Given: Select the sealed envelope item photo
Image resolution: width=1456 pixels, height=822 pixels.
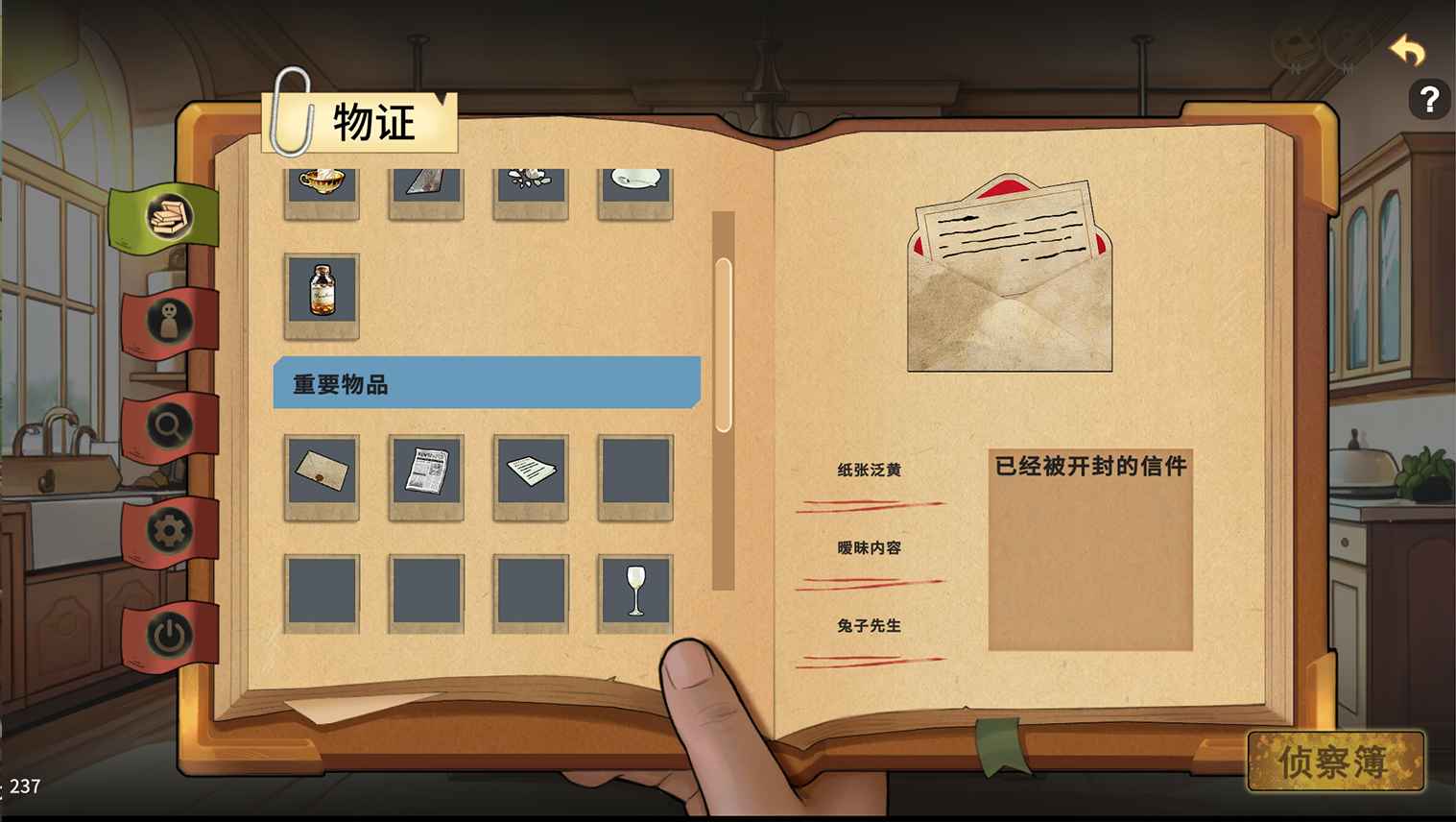Looking at the screenshot, I should [321, 475].
